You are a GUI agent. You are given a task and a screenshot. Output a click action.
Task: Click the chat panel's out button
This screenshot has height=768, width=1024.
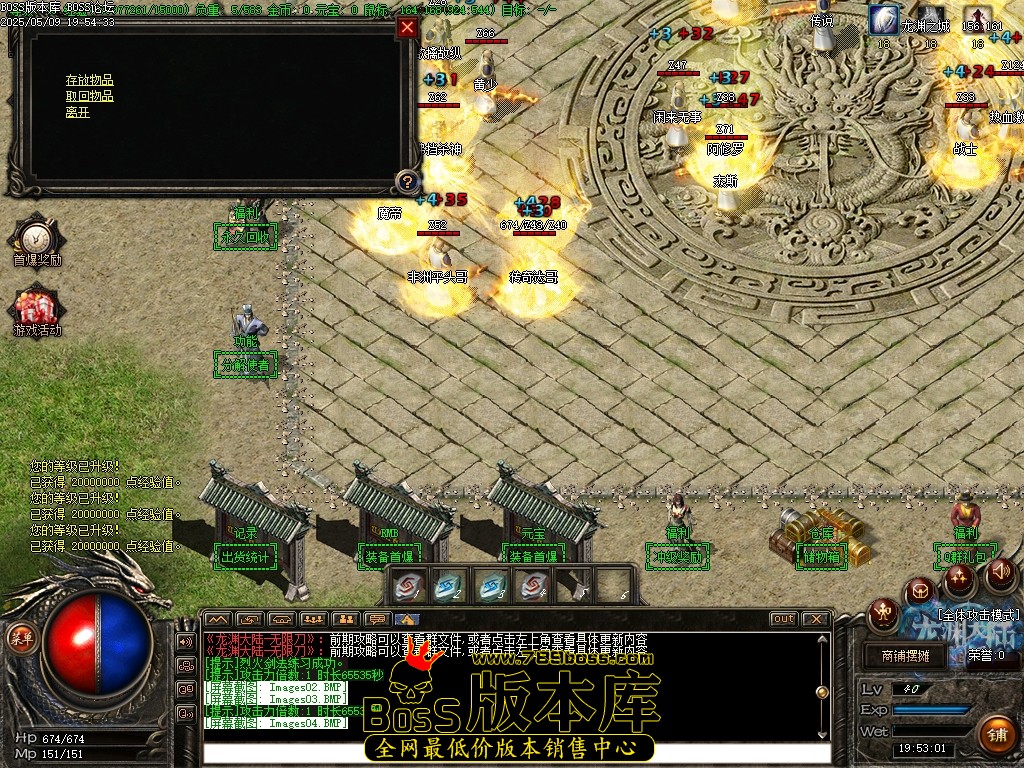(x=784, y=619)
